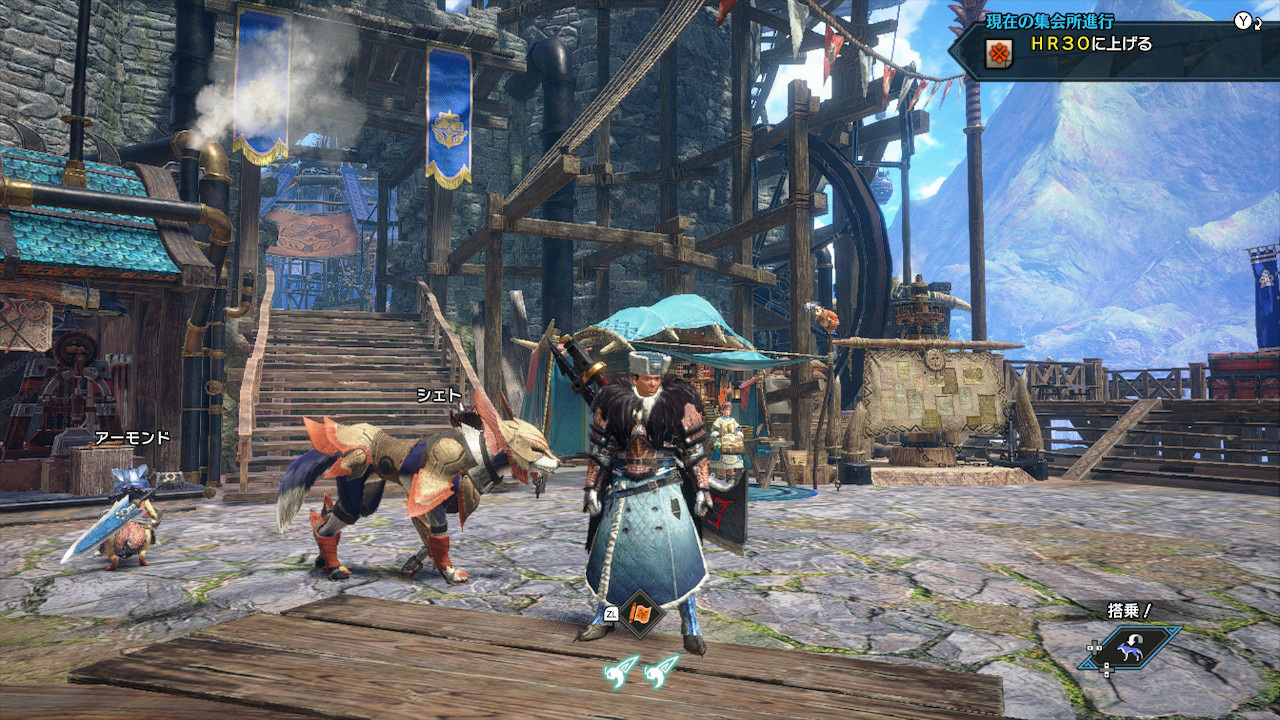This screenshot has height=720, width=1280.
Task: Click the orange urgent quest icon in the tracker
Action: 997,52
